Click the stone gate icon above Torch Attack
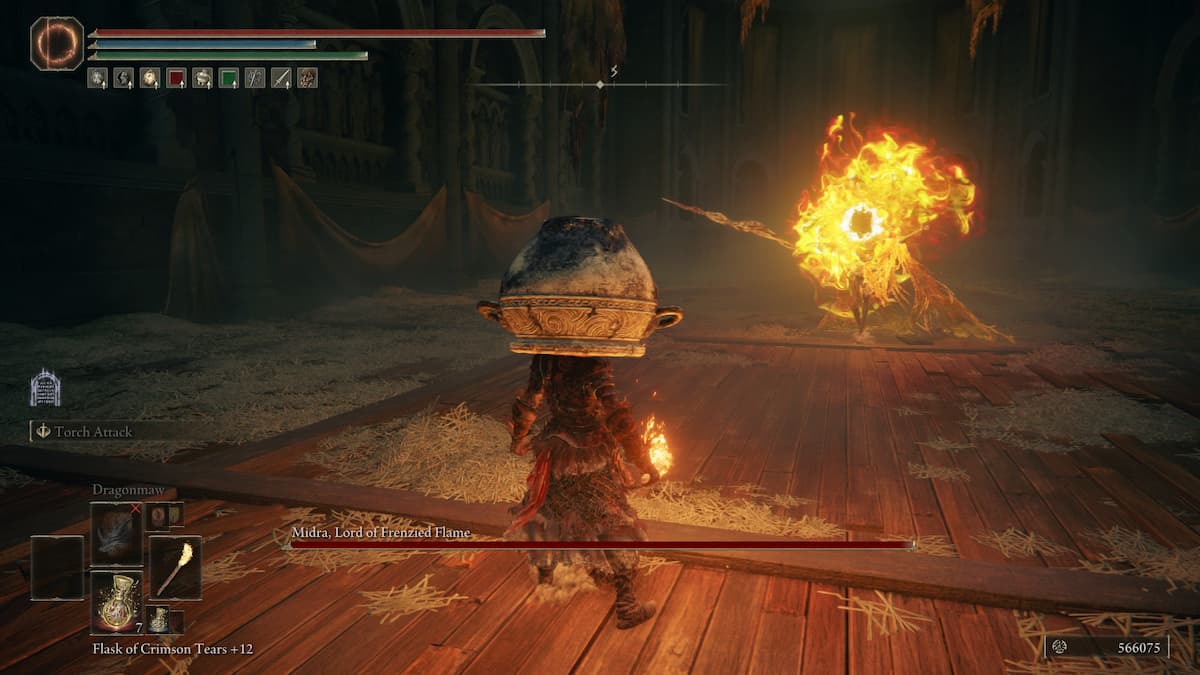 point(45,388)
